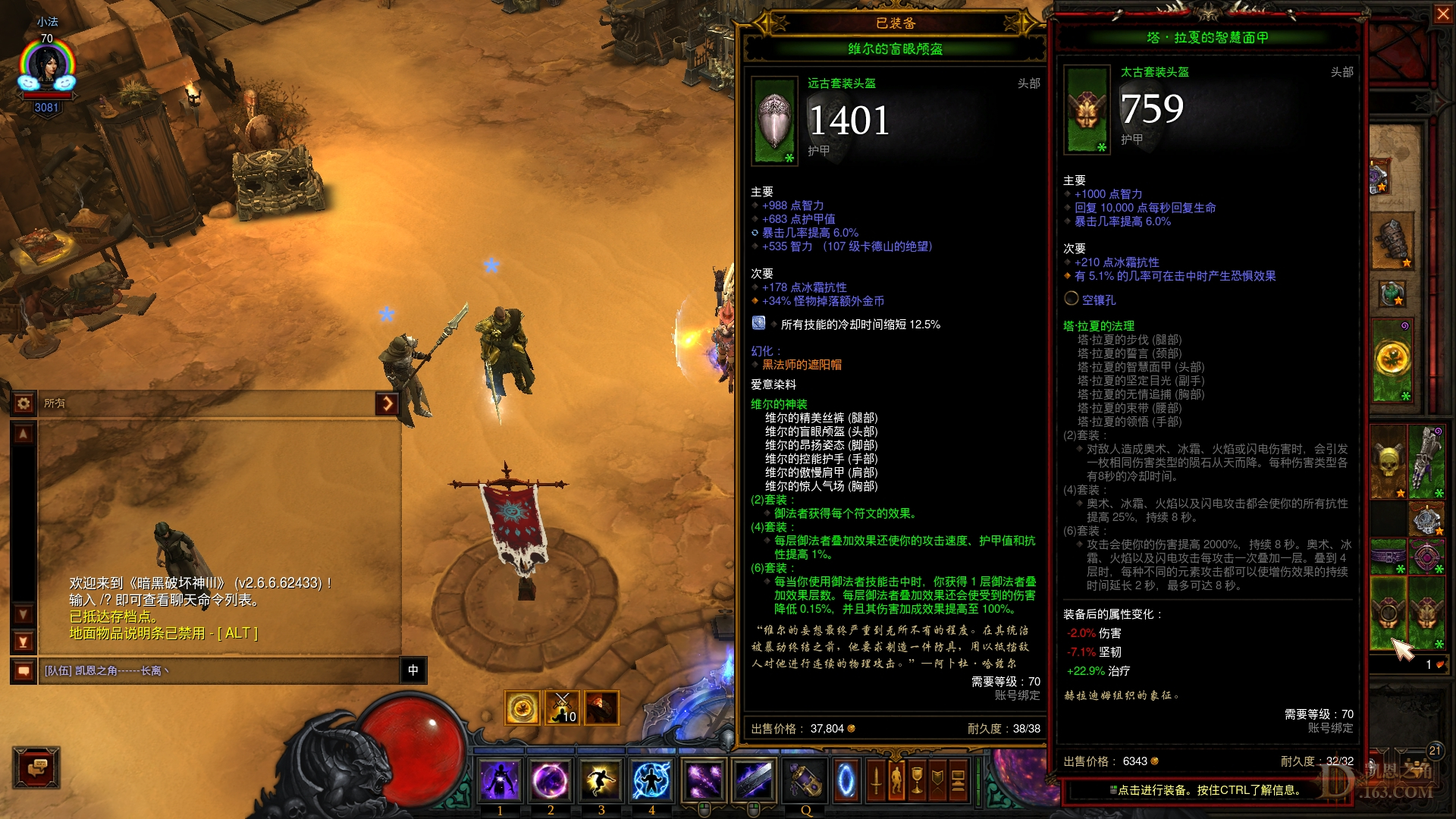Click the red chevron beside the chat filter
Screen dimensions: 1456x819
[389, 403]
